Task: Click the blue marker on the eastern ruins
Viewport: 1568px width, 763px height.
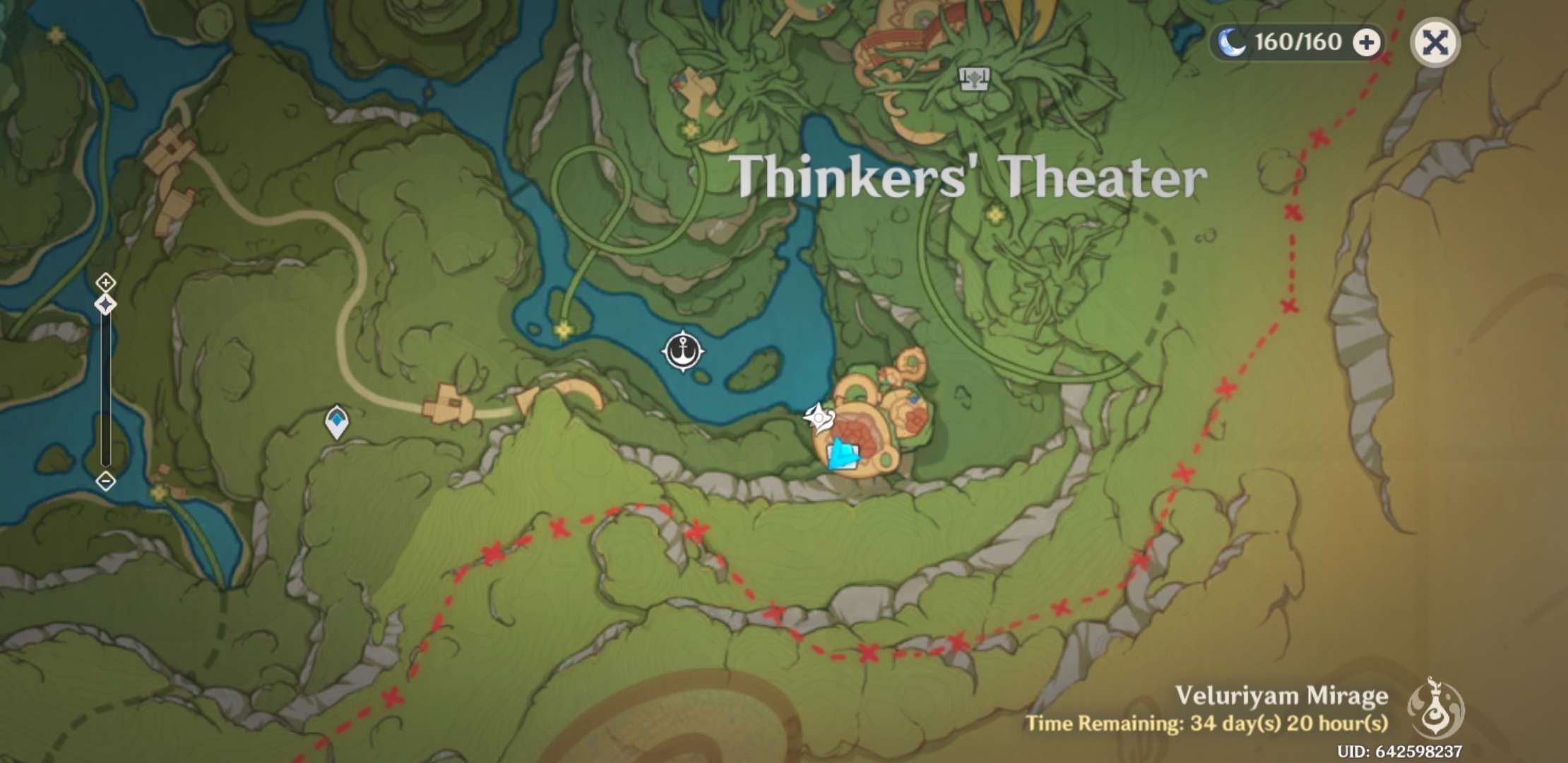Action: tap(913, 399)
